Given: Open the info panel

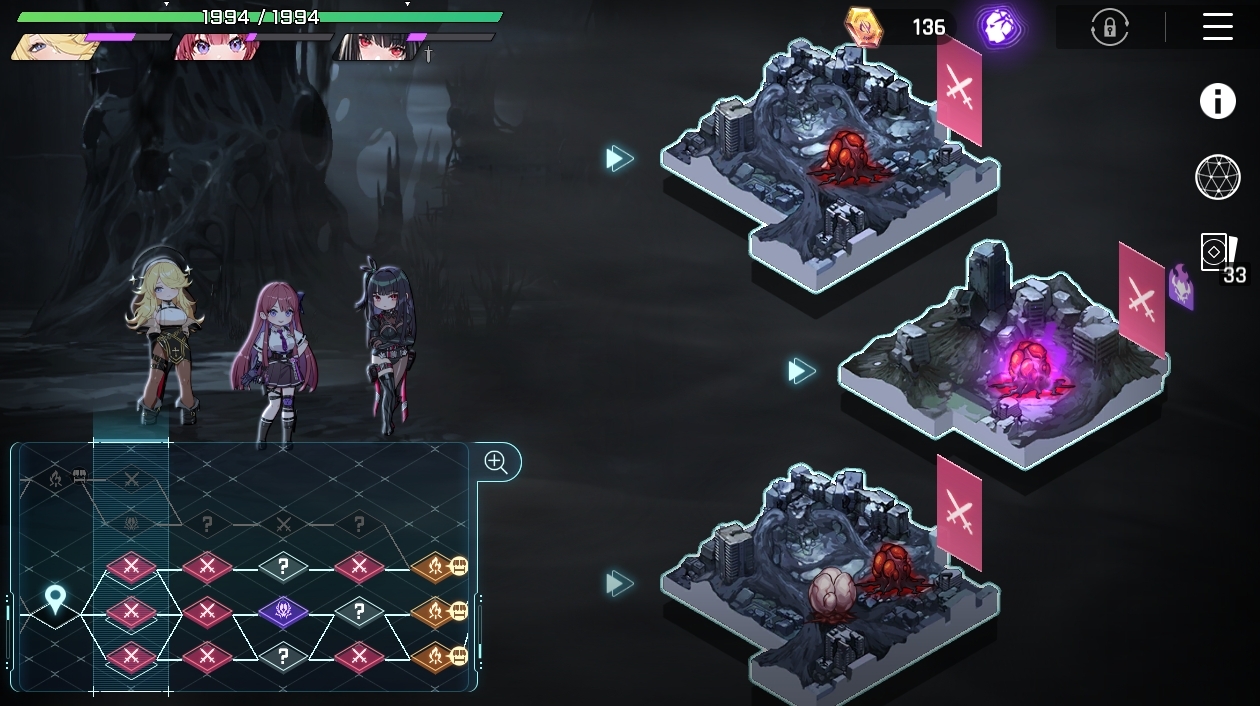Looking at the screenshot, I should click(x=1217, y=101).
